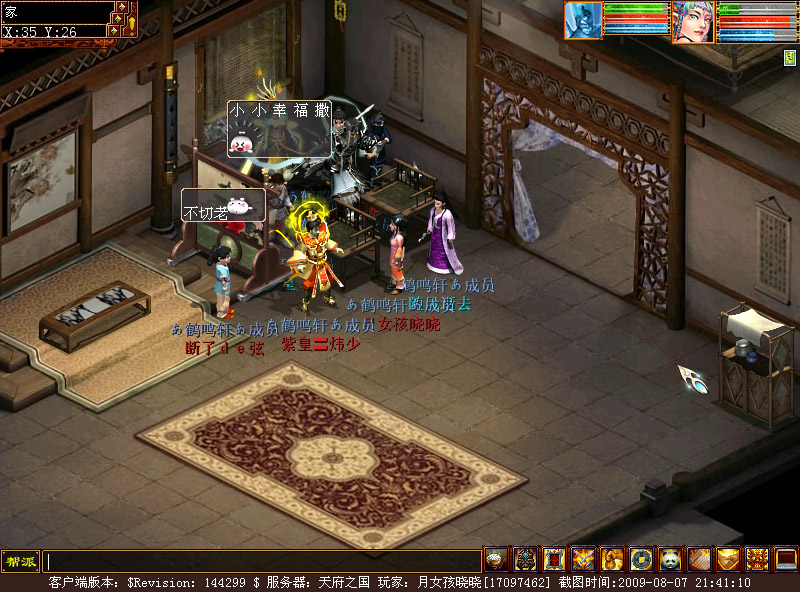Focus the chat text input box
The image size is (800, 592).
[x=262, y=561]
